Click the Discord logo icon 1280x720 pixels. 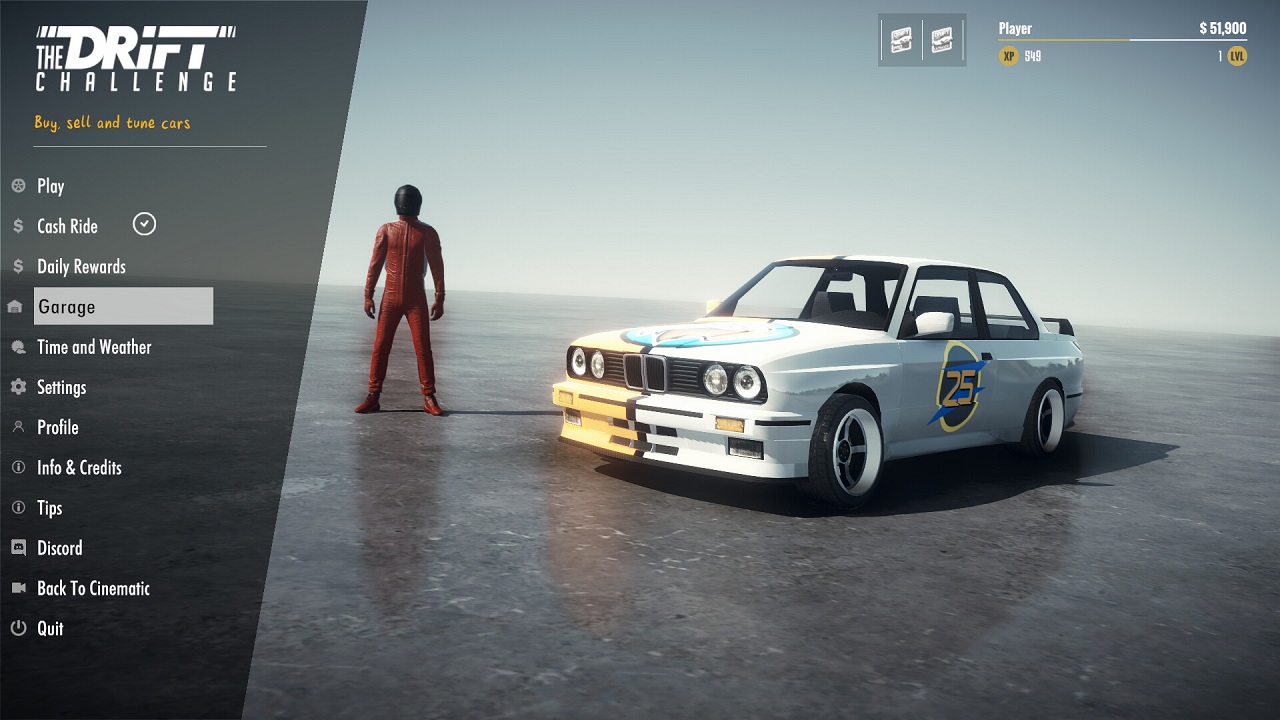(17, 548)
